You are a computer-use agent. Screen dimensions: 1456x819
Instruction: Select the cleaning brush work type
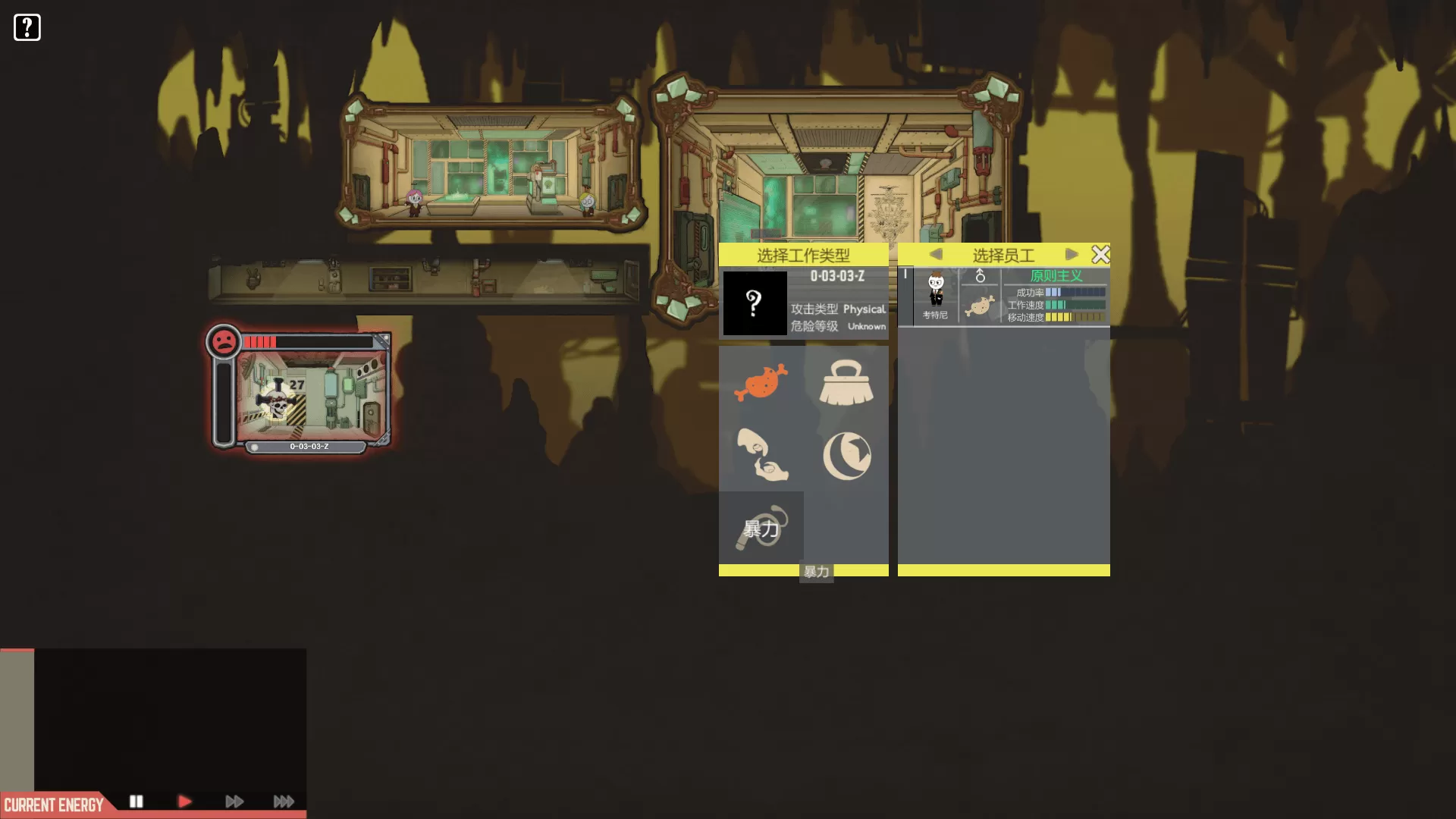pos(846,382)
